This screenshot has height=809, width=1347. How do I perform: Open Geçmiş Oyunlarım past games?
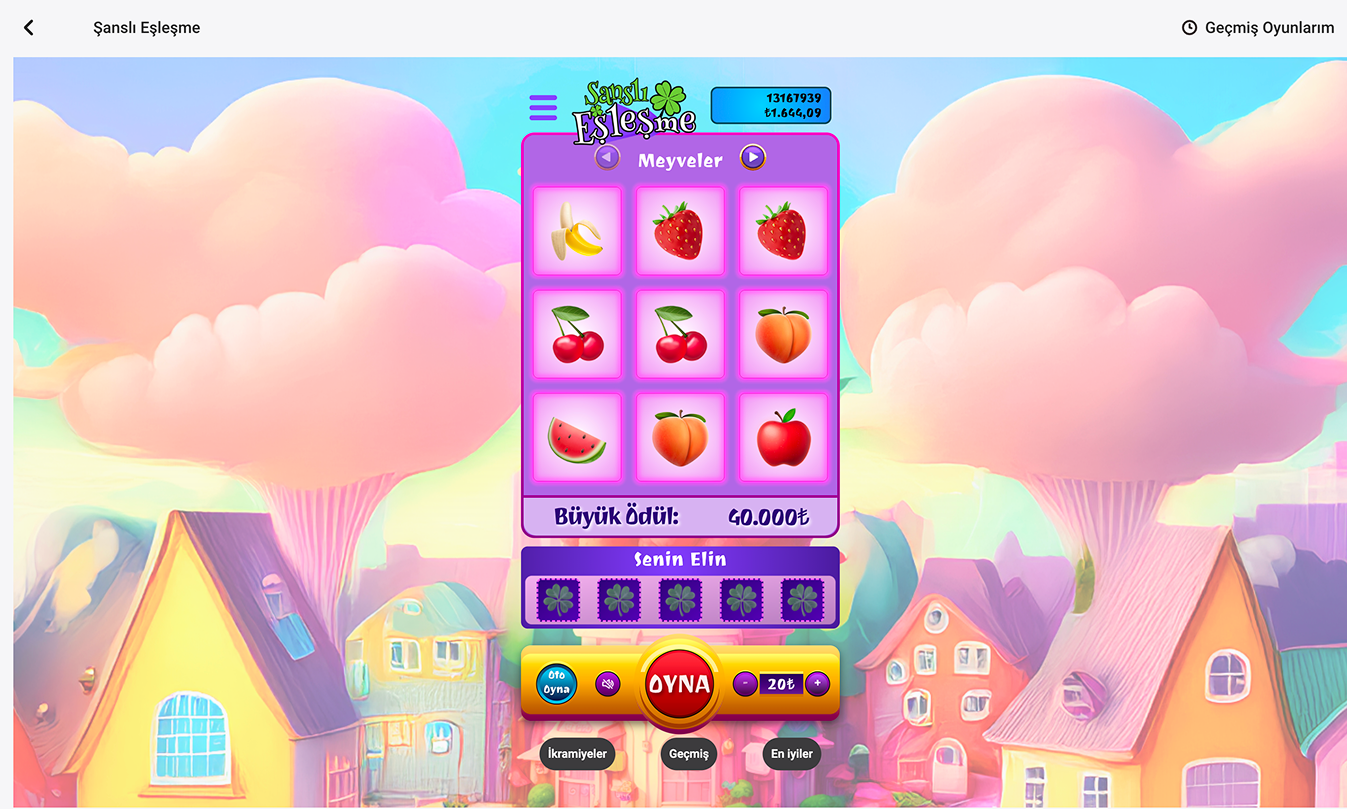click(x=1257, y=28)
